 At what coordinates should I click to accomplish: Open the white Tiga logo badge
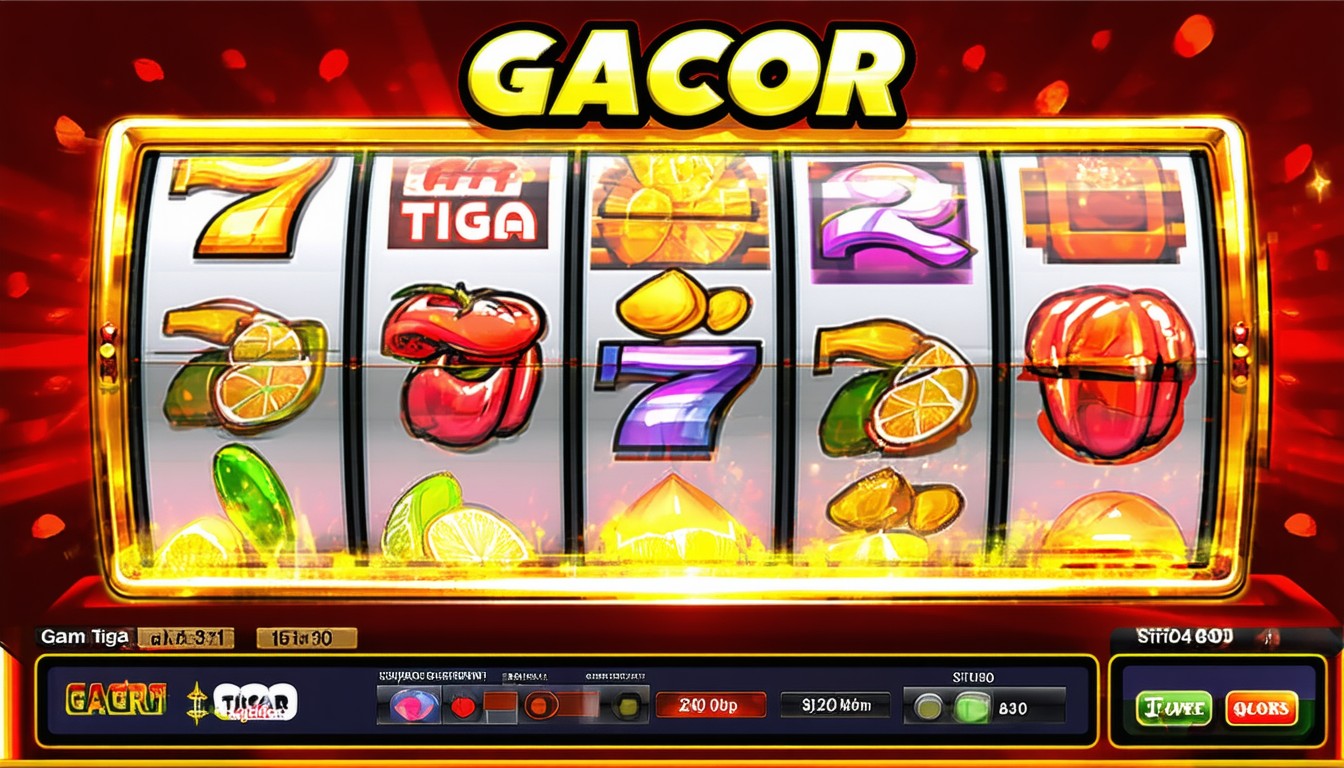pos(257,702)
